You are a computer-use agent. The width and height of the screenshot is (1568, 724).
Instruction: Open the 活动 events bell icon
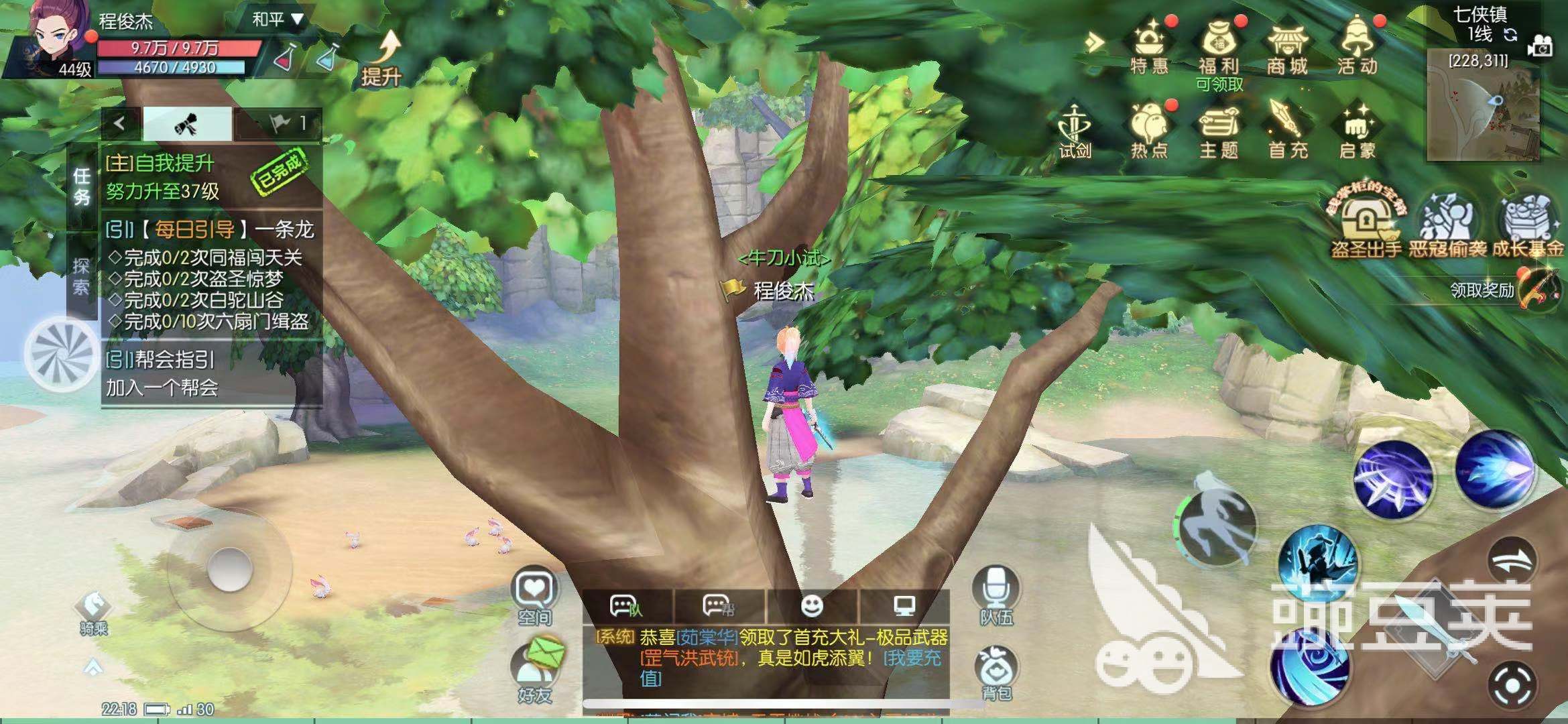coord(1357,46)
